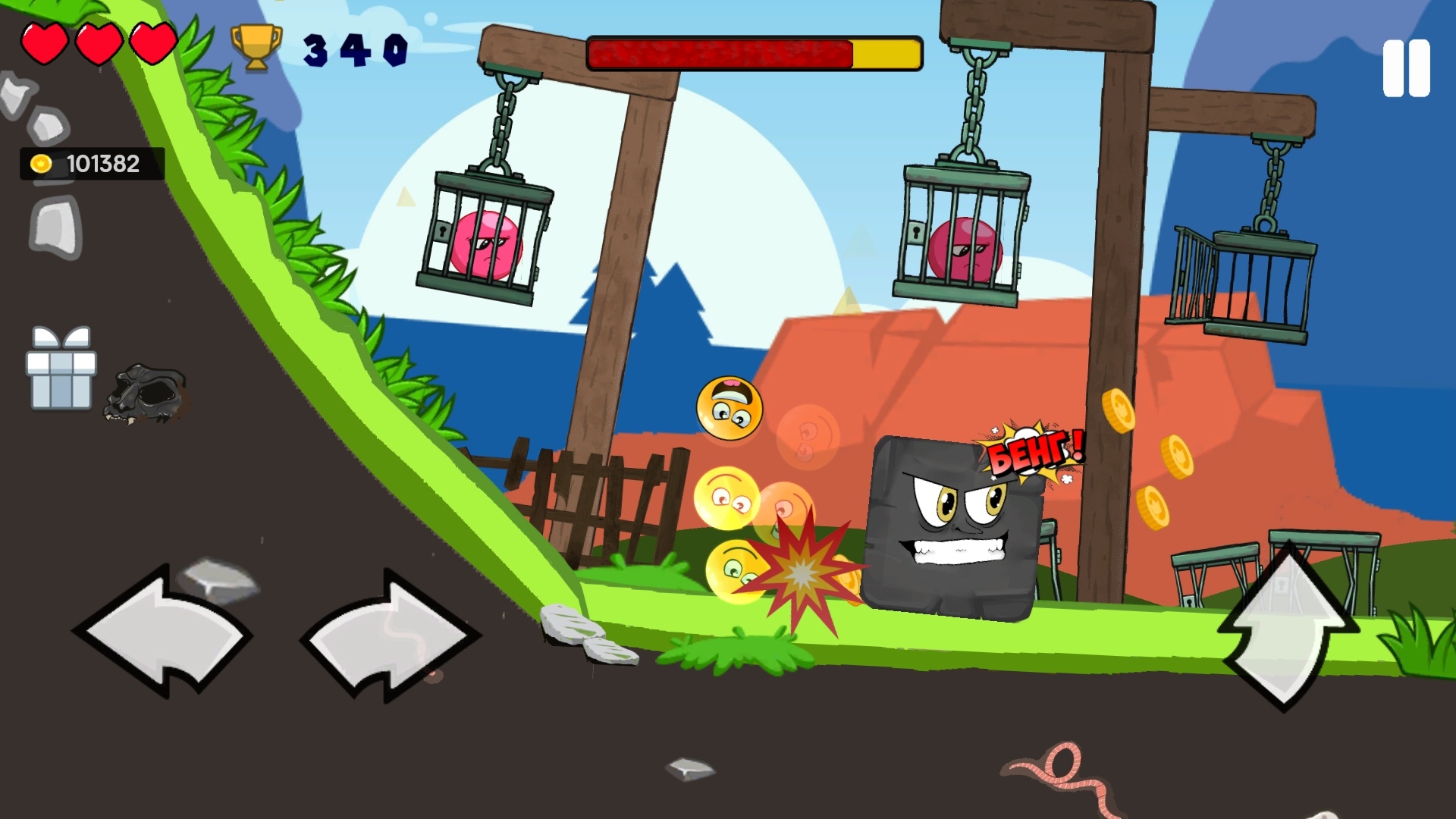Viewport: 1456px width, 819px height.
Task: Select the angry black stone enemy block
Action: (952, 523)
